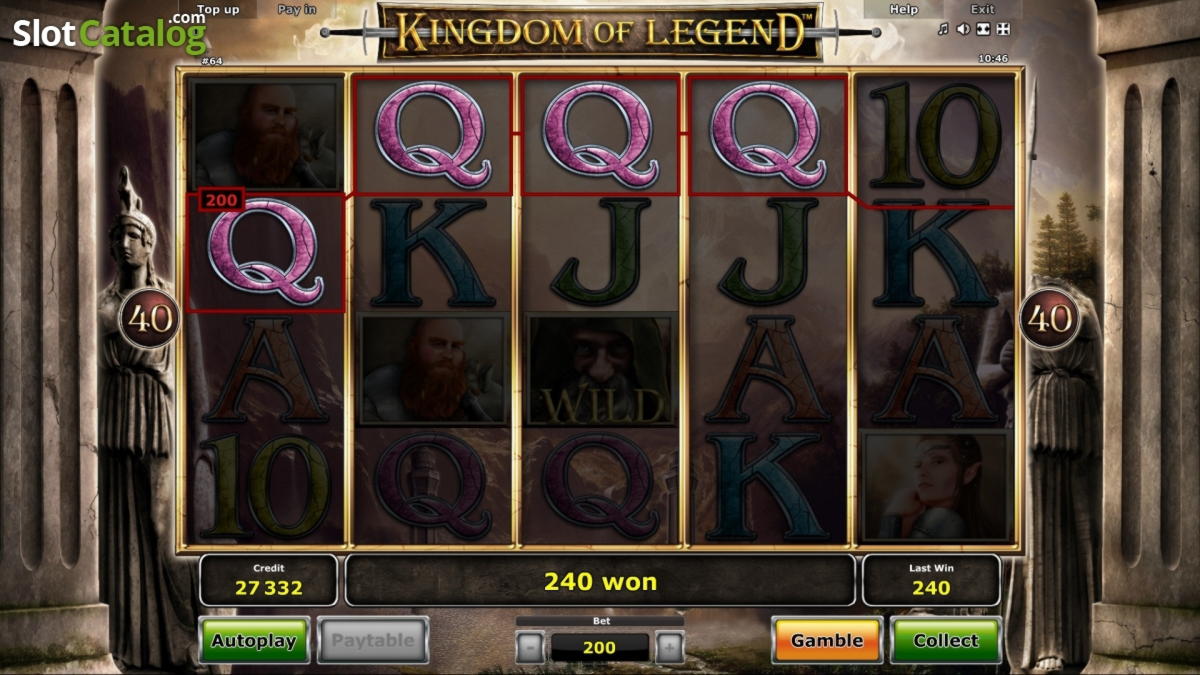Collect the winnings
The image size is (1200, 675).
click(945, 640)
